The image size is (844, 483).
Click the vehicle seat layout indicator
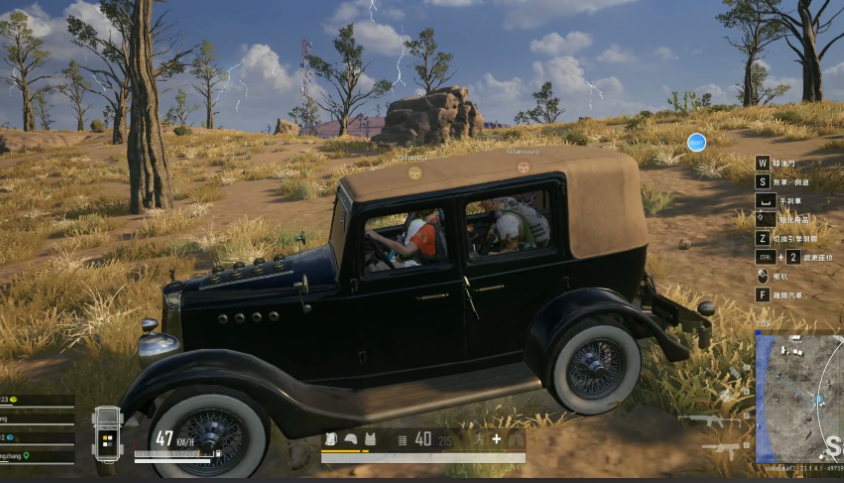(x=107, y=434)
